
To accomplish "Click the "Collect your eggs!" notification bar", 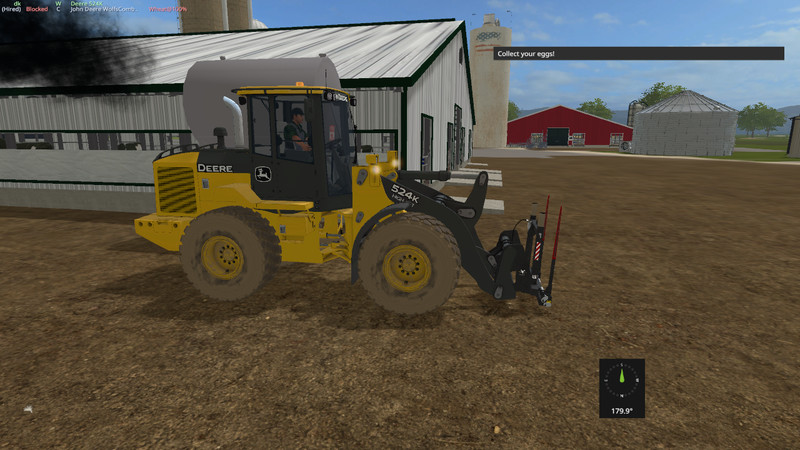I will (628, 53).
